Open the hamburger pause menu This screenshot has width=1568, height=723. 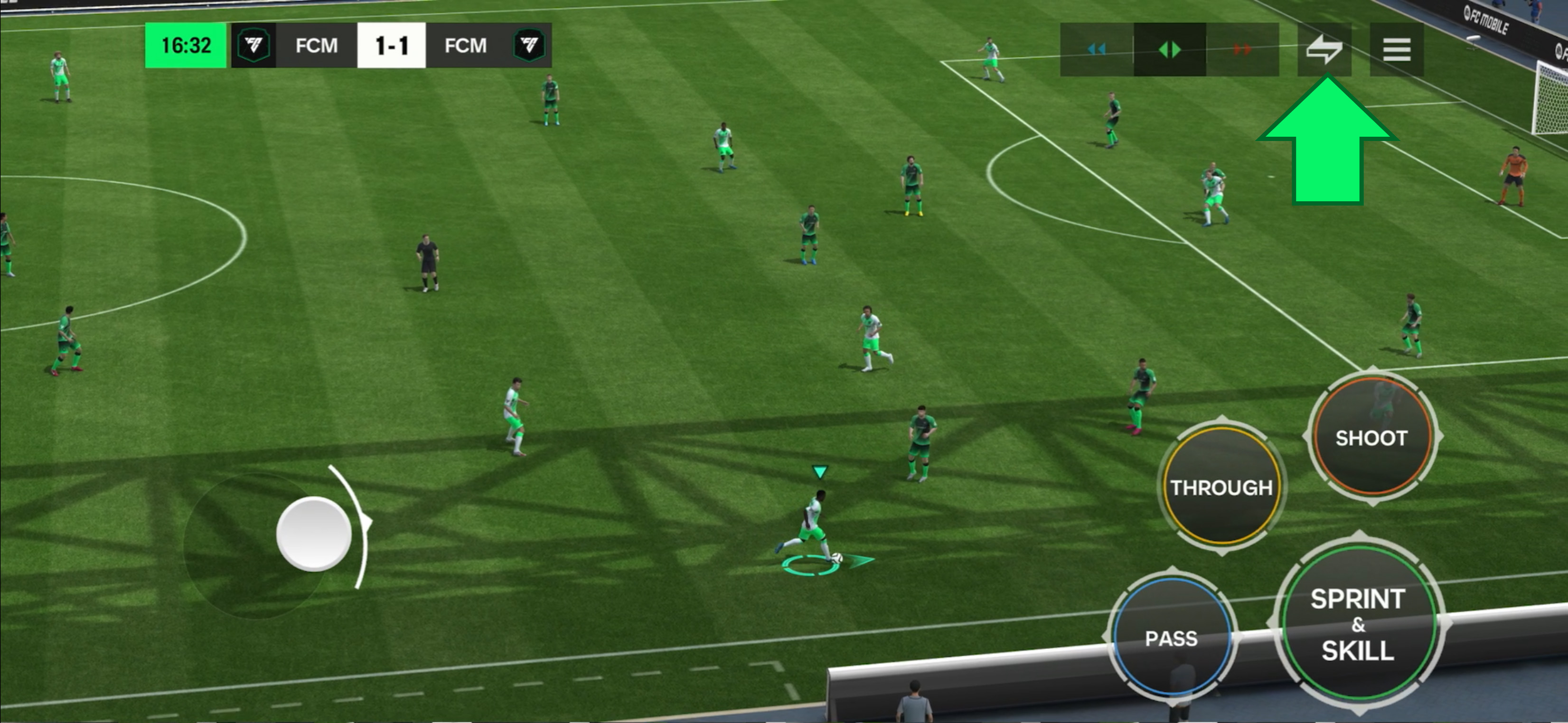tap(1396, 49)
